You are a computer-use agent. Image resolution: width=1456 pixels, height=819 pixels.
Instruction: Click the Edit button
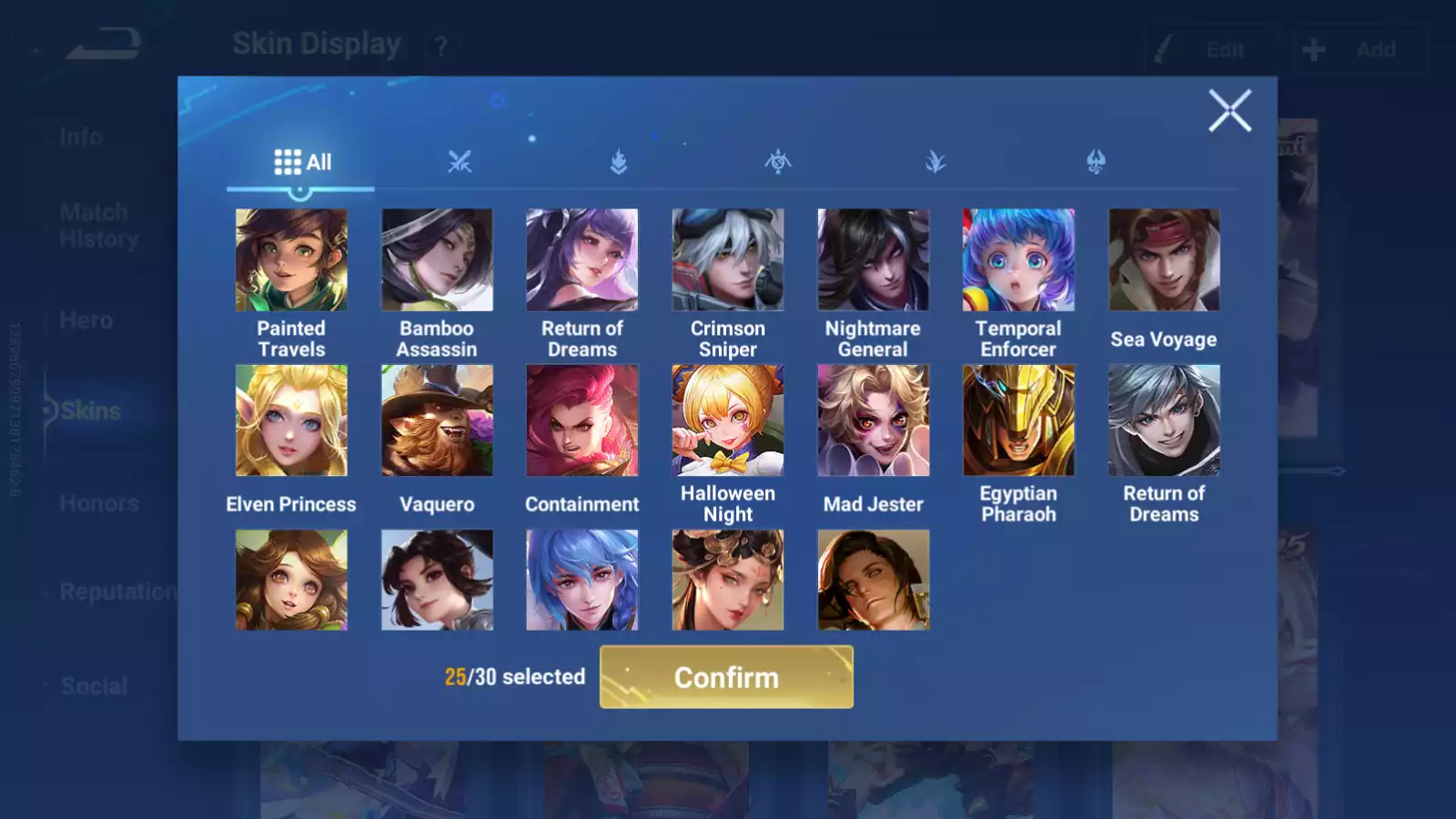tap(1210, 50)
